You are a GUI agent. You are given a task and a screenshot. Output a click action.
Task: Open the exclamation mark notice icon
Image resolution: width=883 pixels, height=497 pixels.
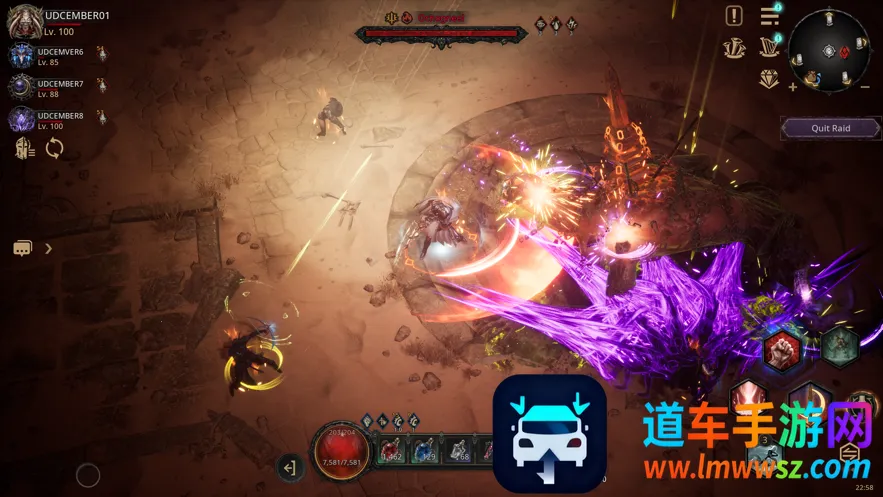pyautogui.click(x=734, y=16)
